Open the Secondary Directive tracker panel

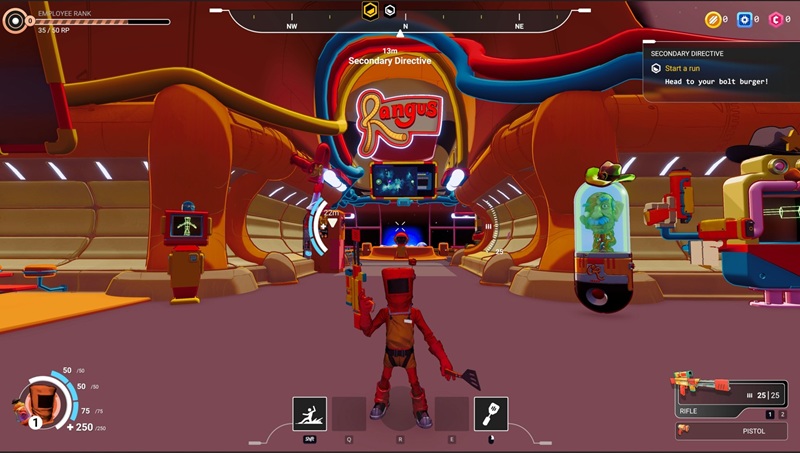(x=720, y=68)
